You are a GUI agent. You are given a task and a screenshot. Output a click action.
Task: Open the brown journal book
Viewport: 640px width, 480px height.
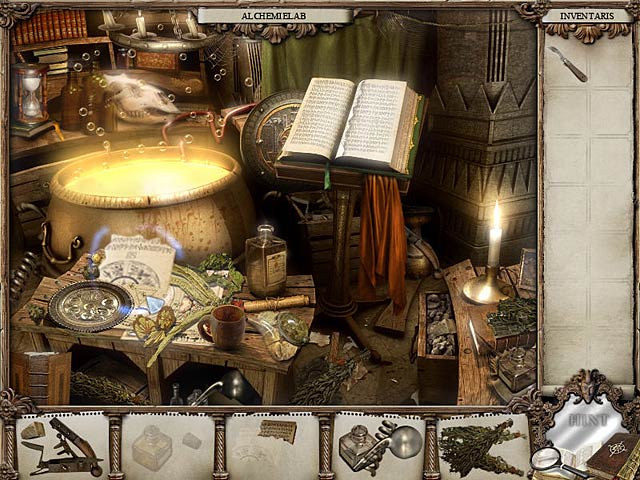pyautogui.click(x=611, y=456)
